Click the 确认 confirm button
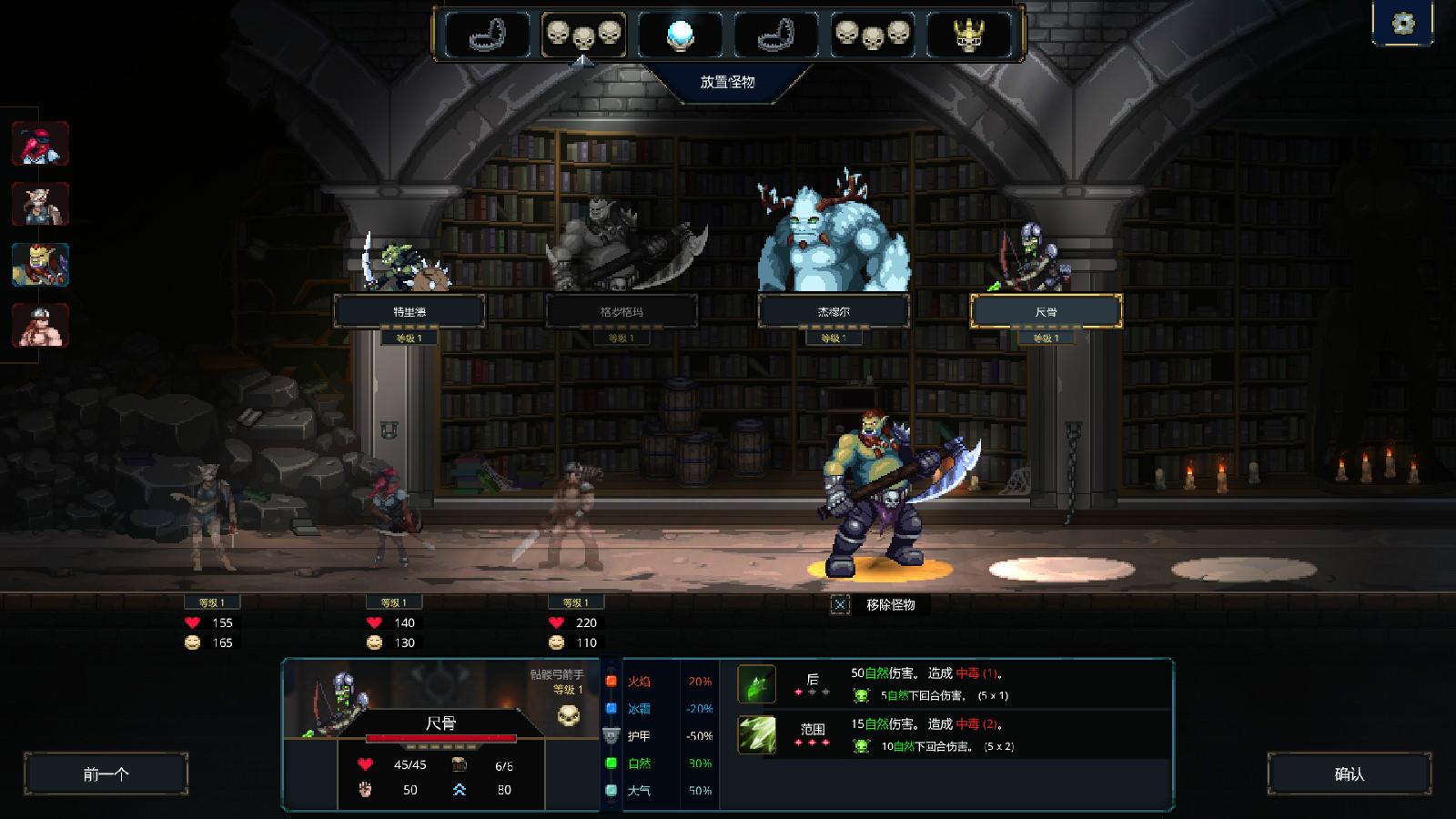Image resolution: width=1456 pixels, height=819 pixels. (1350, 773)
